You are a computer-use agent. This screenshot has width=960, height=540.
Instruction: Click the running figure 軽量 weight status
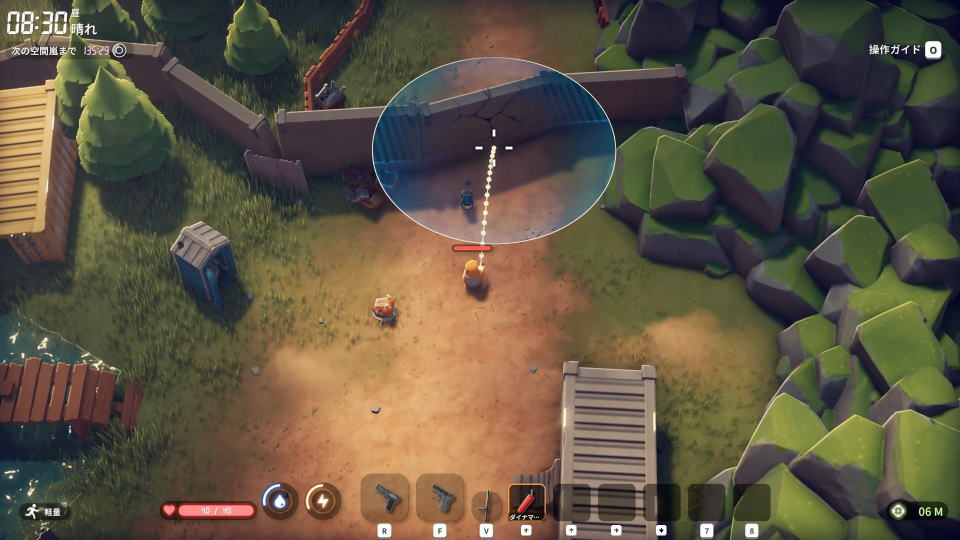[44, 511]
